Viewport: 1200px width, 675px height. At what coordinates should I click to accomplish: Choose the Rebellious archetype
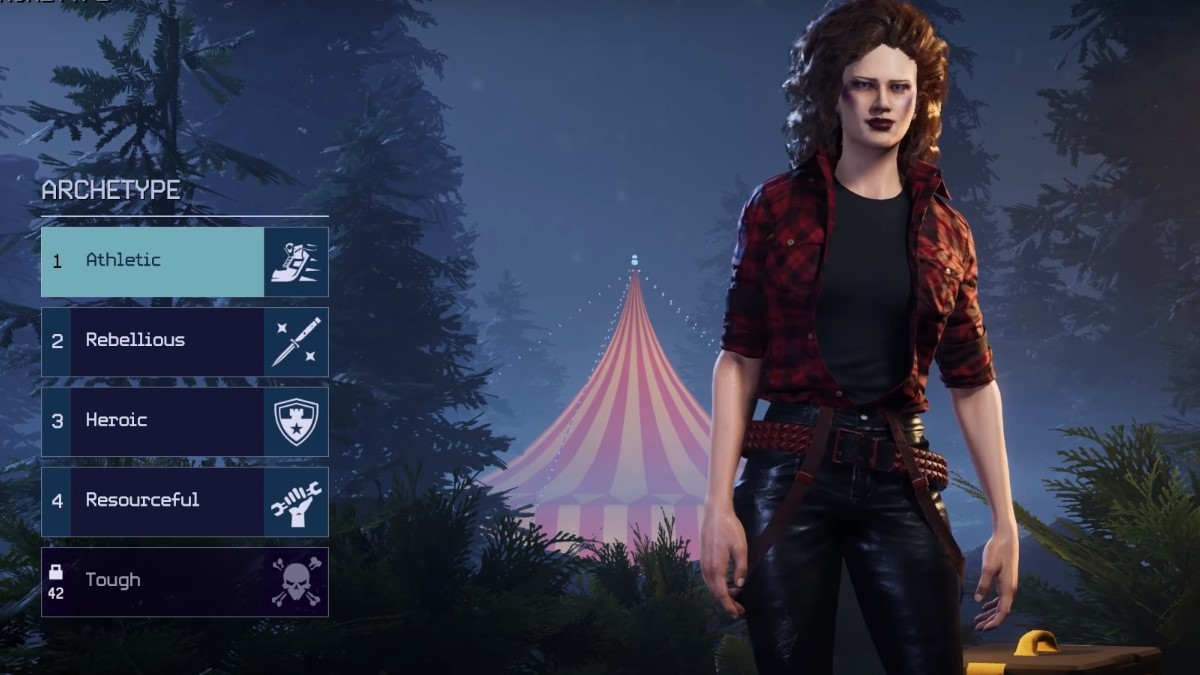point(184,341)
